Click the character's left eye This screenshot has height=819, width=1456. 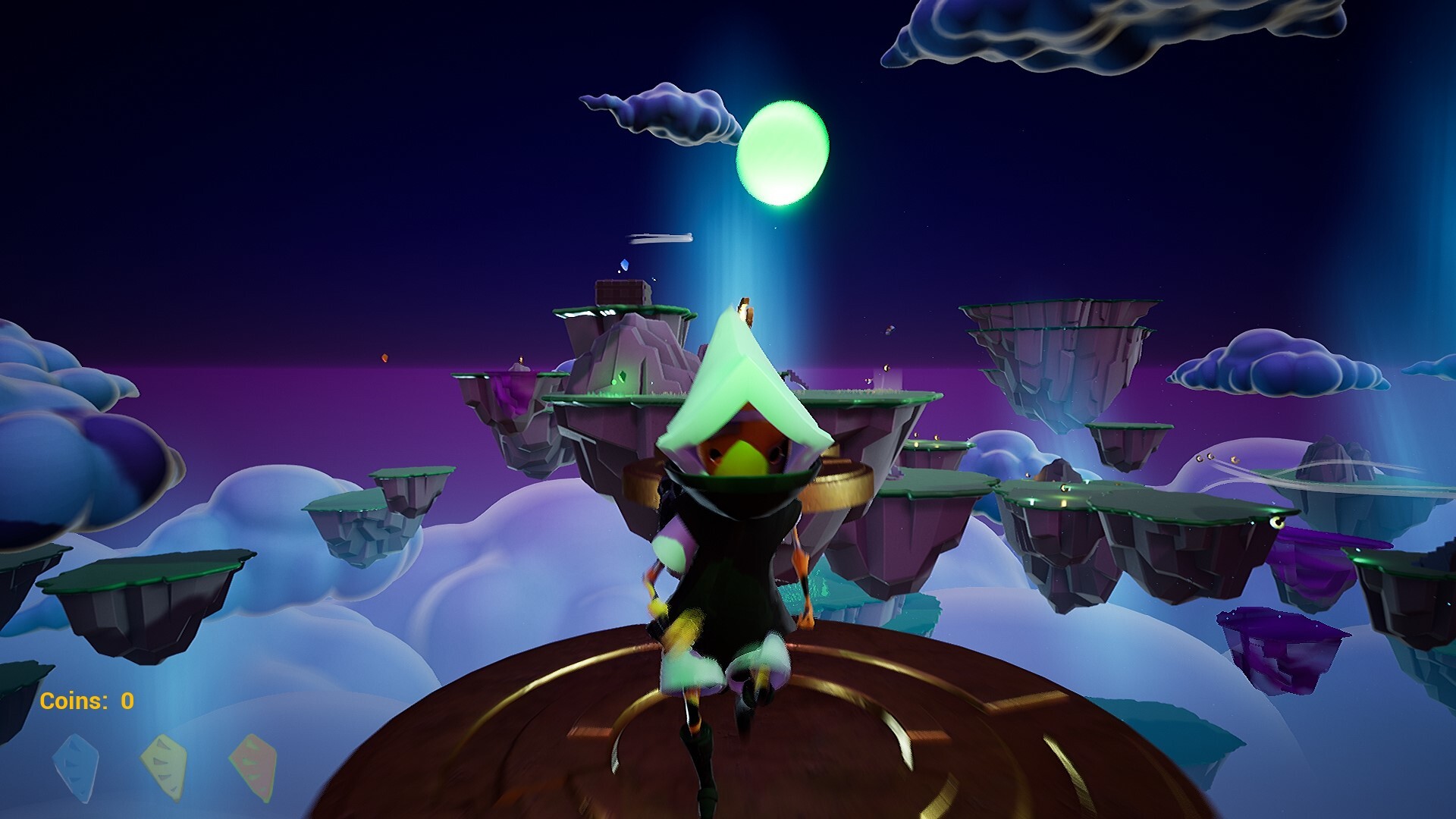click(x=713, y=455)
